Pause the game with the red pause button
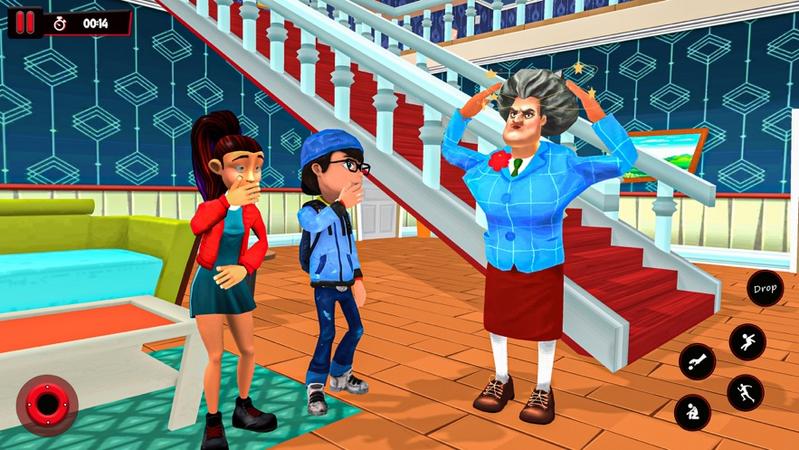The width and height of the screenshot is (799, 450). pyautogui.click(x=26, y=22)
